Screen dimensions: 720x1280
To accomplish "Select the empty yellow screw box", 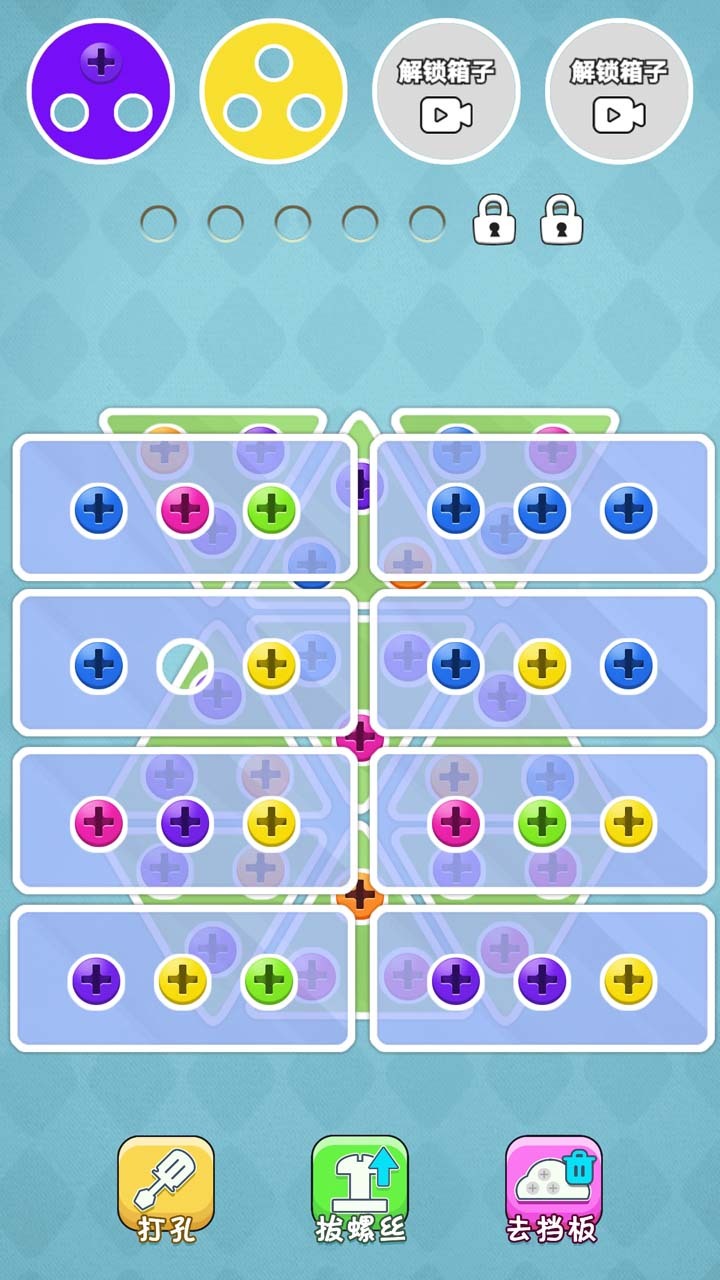I will click(x=273, y=91).
